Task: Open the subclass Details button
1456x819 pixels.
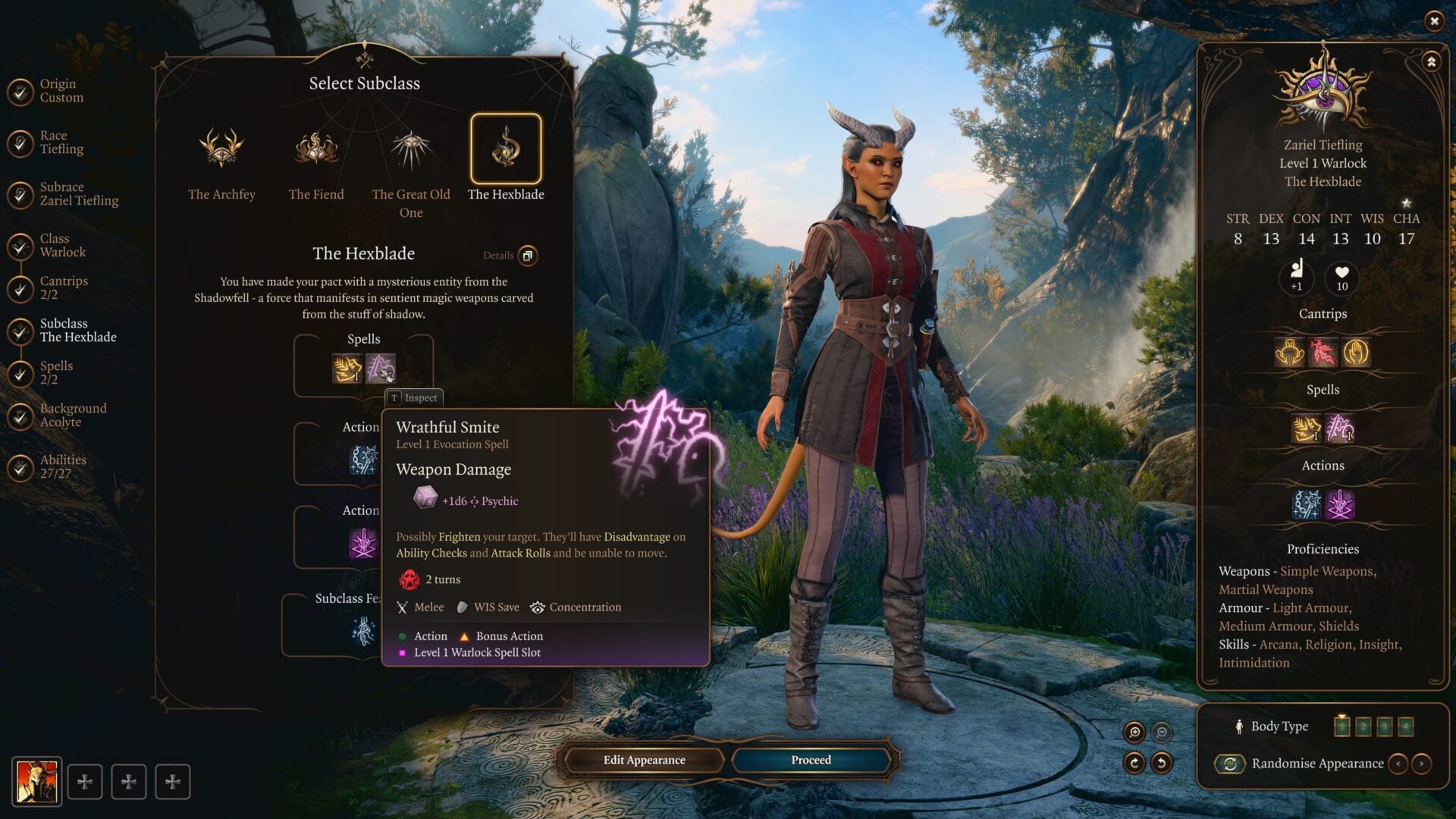Action: point(528,256)
